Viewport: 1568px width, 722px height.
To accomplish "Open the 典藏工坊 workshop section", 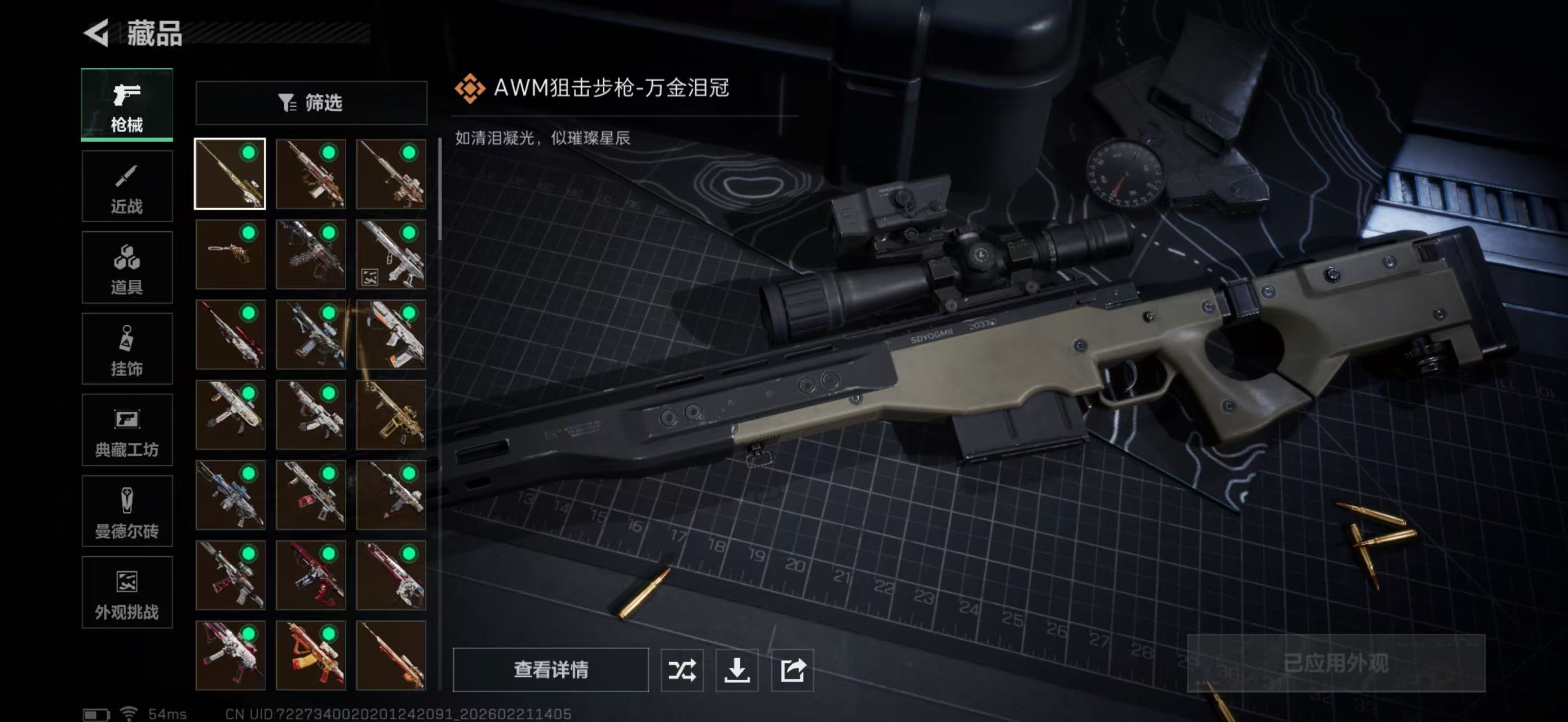I will 127,430.
